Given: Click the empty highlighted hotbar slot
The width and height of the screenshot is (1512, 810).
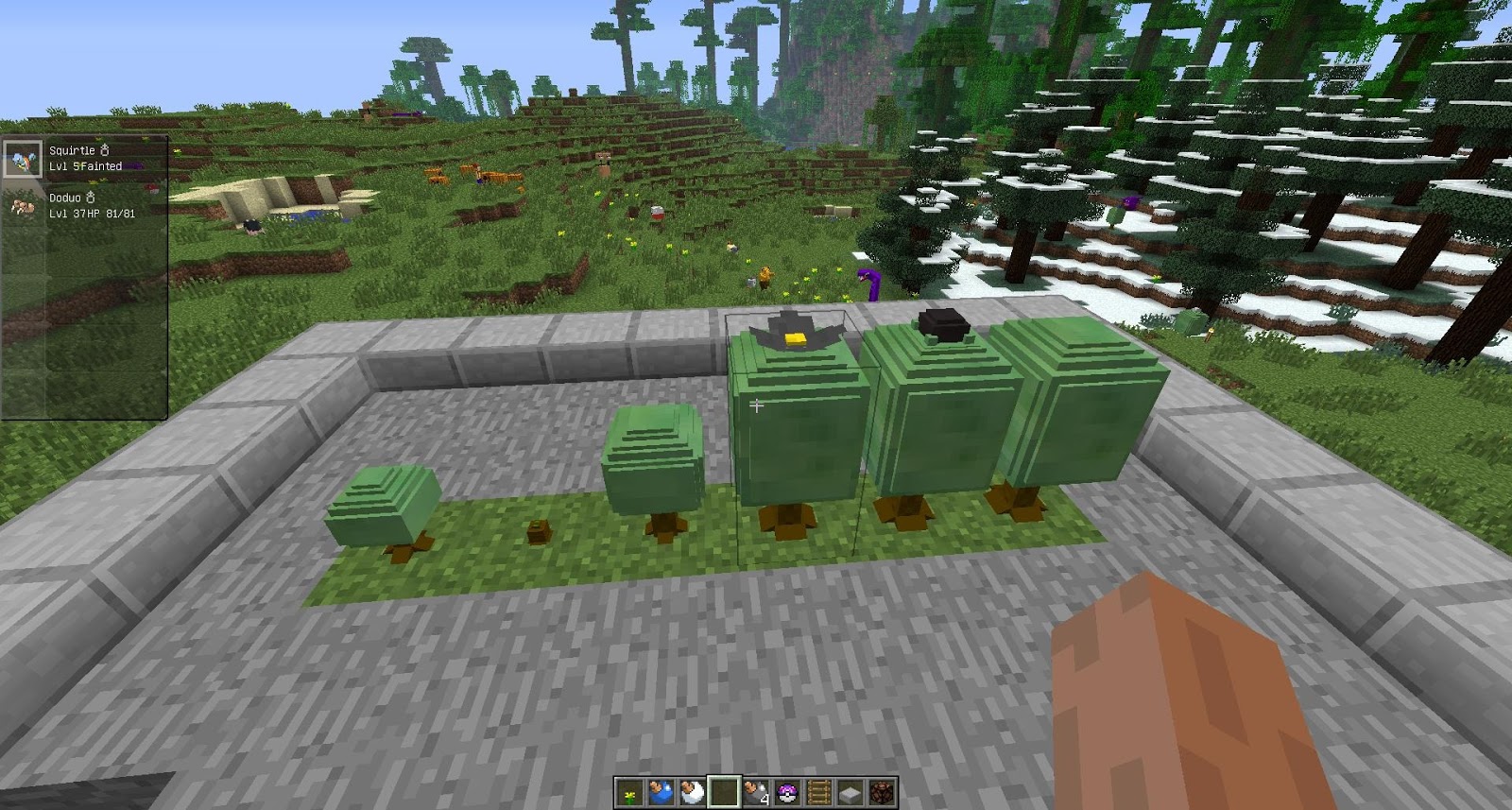Looking at the screenshot, I should pos(724,792).
